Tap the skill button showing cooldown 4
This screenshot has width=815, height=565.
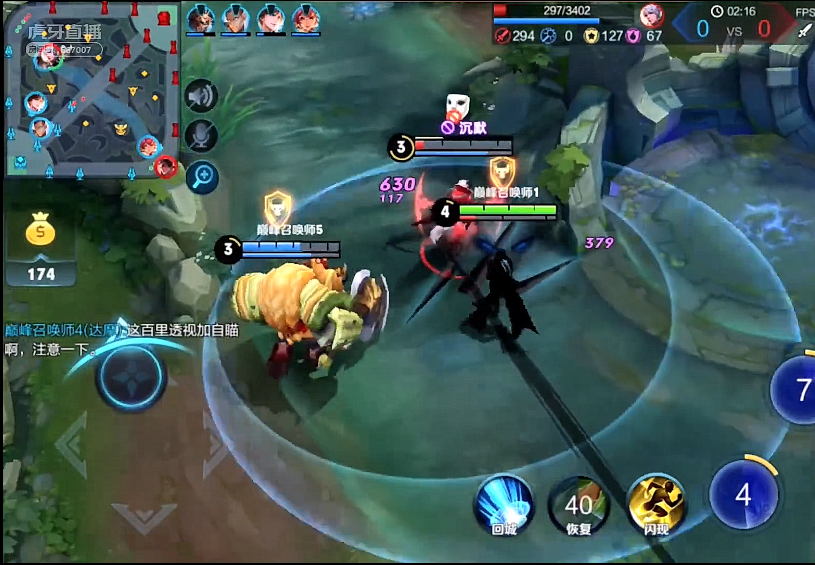pyautogui.click(x=743, y=496)
